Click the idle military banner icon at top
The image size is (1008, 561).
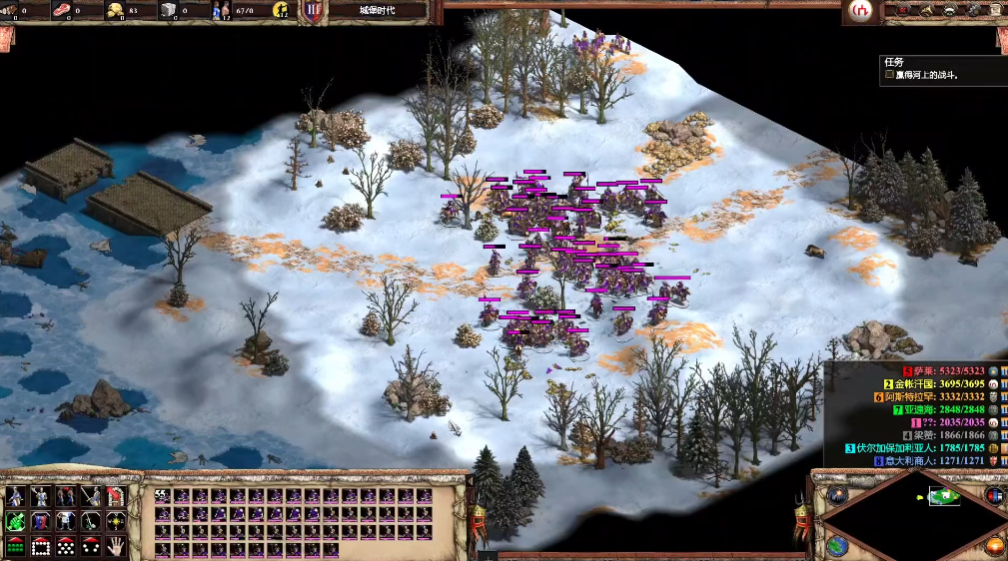313,11
